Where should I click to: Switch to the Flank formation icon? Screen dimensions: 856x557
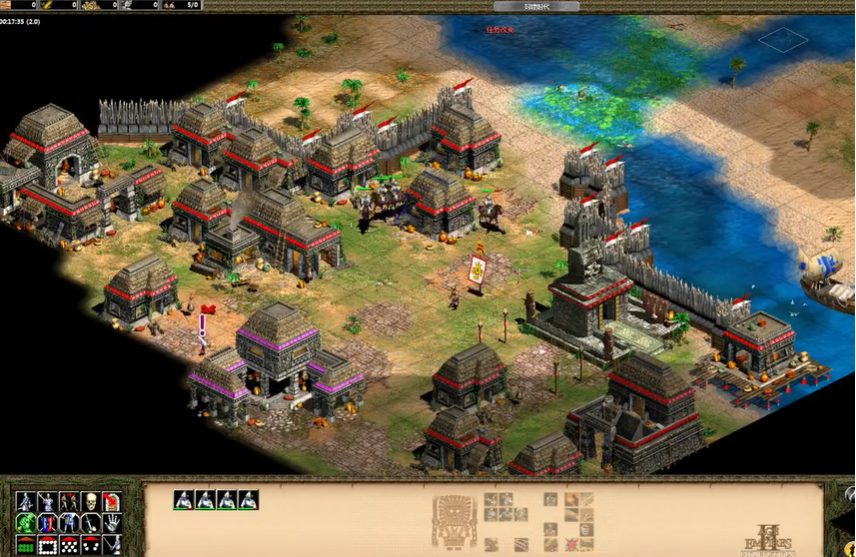90,545
